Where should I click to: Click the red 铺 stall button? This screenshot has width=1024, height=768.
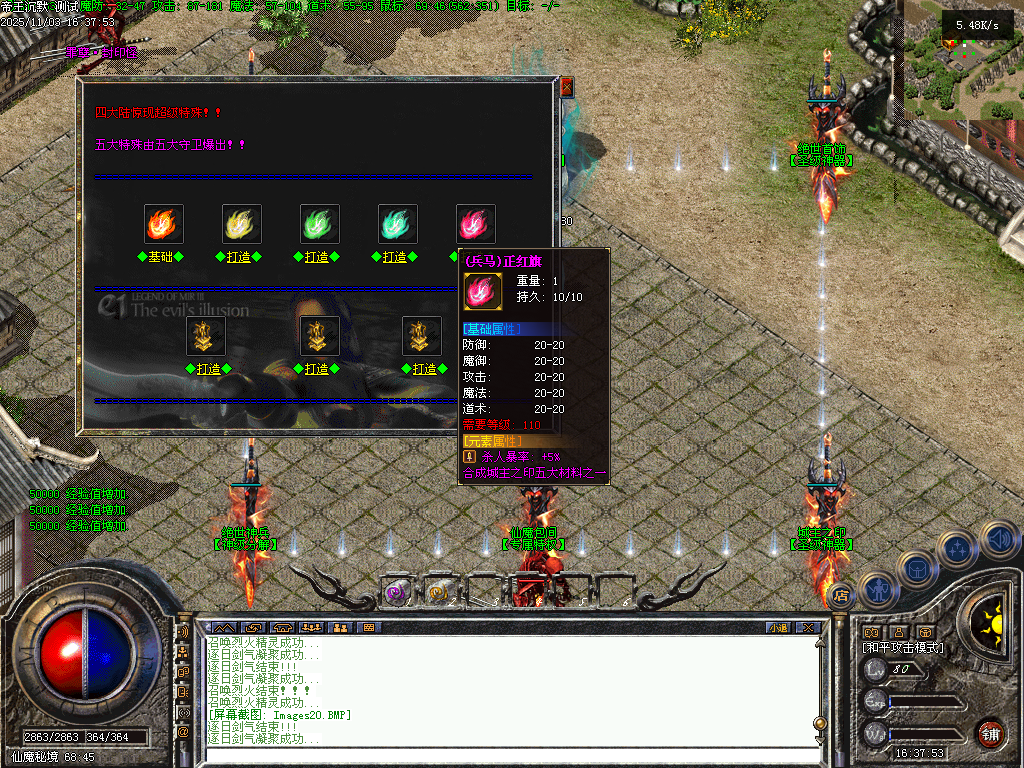tap(991, 733)
